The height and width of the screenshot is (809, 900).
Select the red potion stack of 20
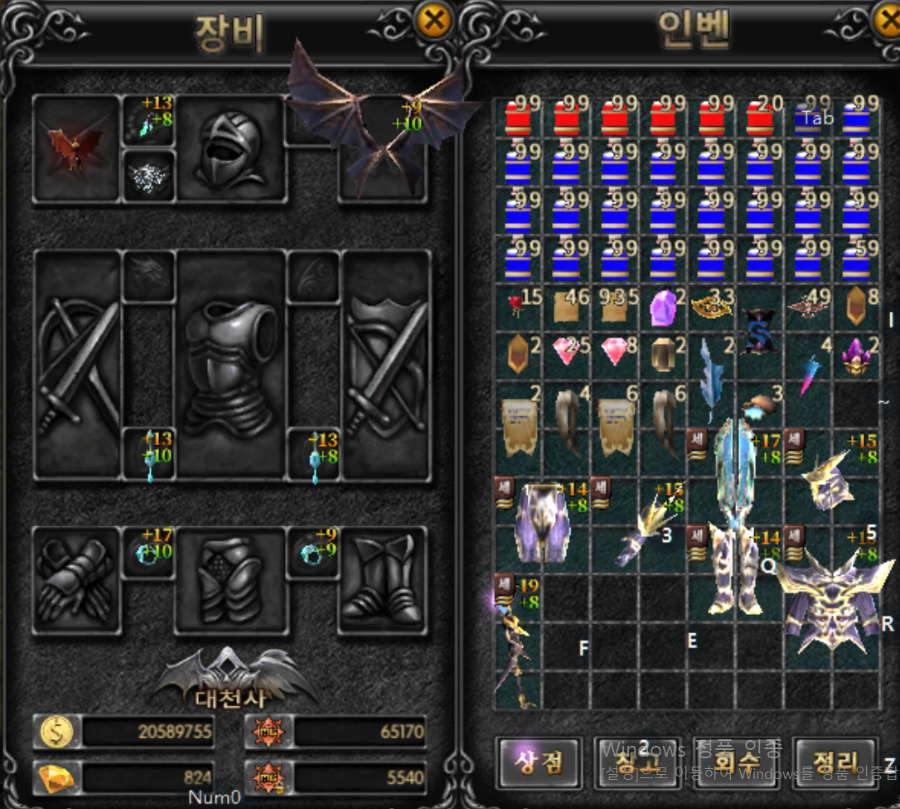pyautogui.click(x=761, y=117)
